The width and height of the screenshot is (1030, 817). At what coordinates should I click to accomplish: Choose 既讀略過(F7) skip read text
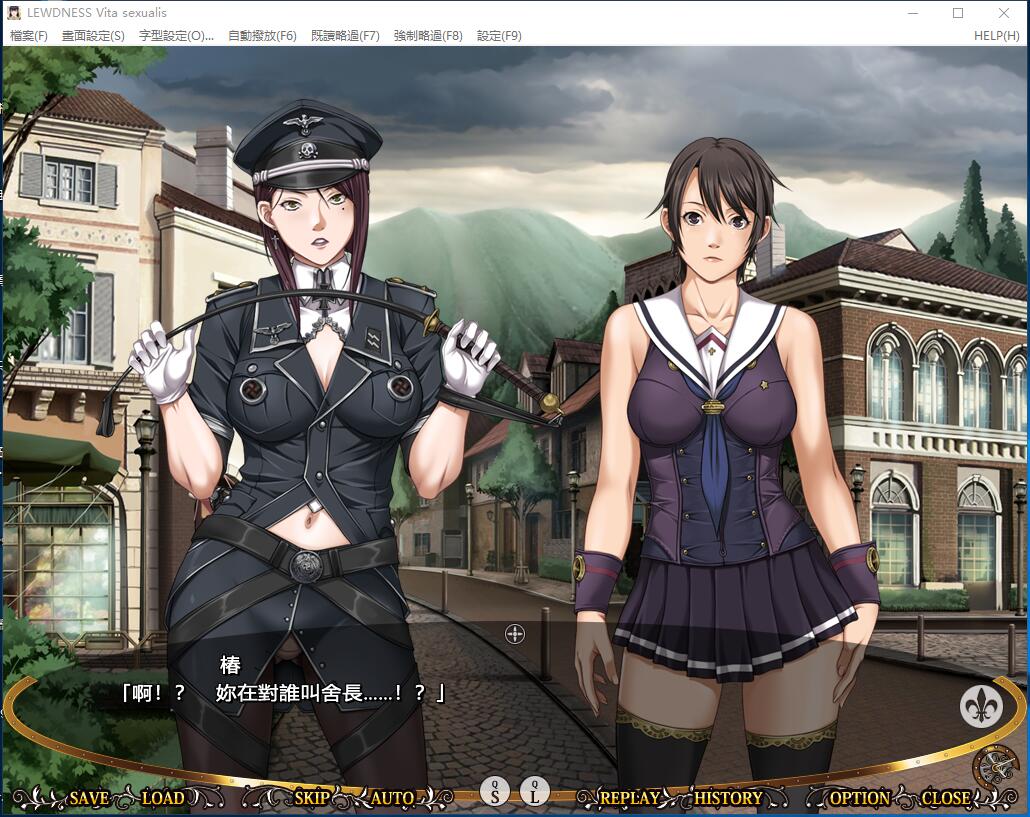coord(345,36)
